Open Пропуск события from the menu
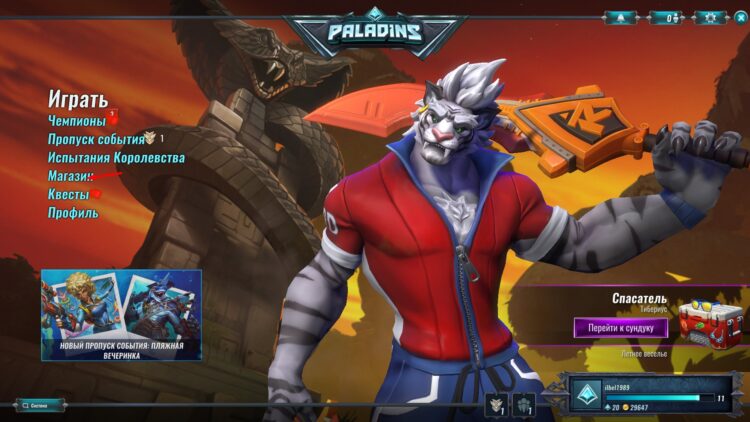The width and height of the screenshot is (750, 422). pyautogui.click(x=96, y=139)
